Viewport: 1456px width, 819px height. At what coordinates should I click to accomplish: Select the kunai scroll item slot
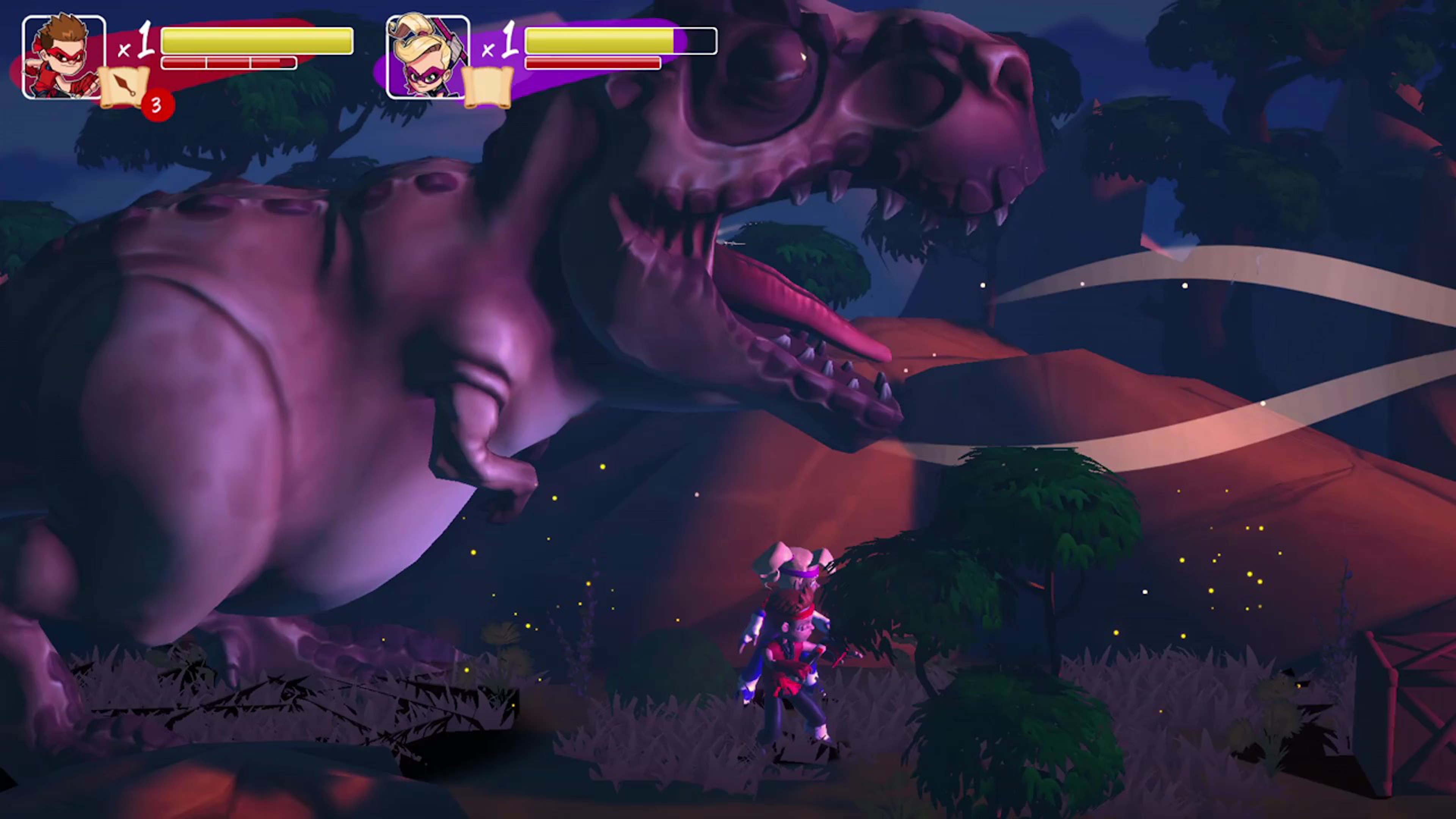click(124, 87)
